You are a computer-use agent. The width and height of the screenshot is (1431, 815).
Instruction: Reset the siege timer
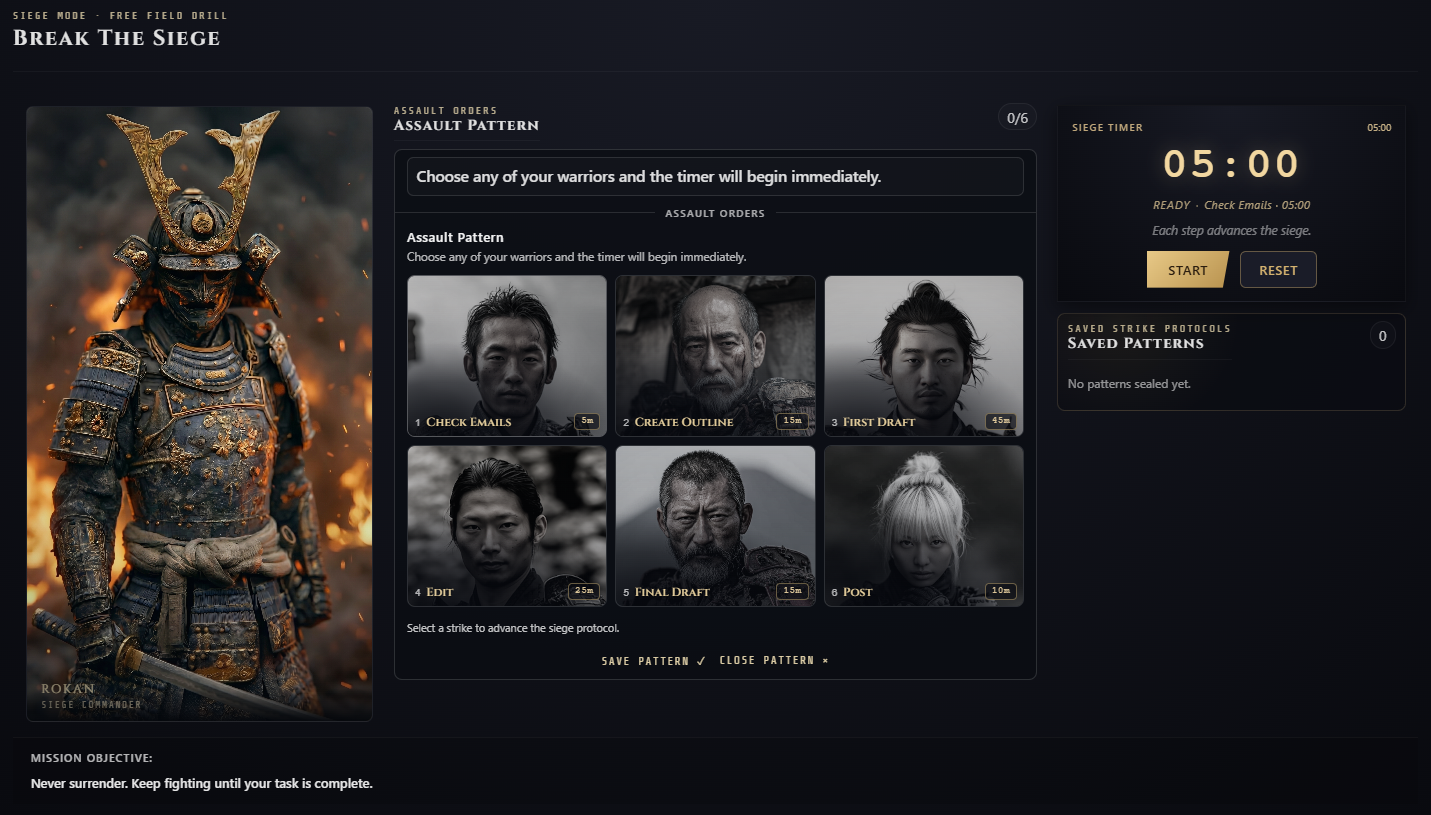pyautogui.click(x=1277, y=269)
